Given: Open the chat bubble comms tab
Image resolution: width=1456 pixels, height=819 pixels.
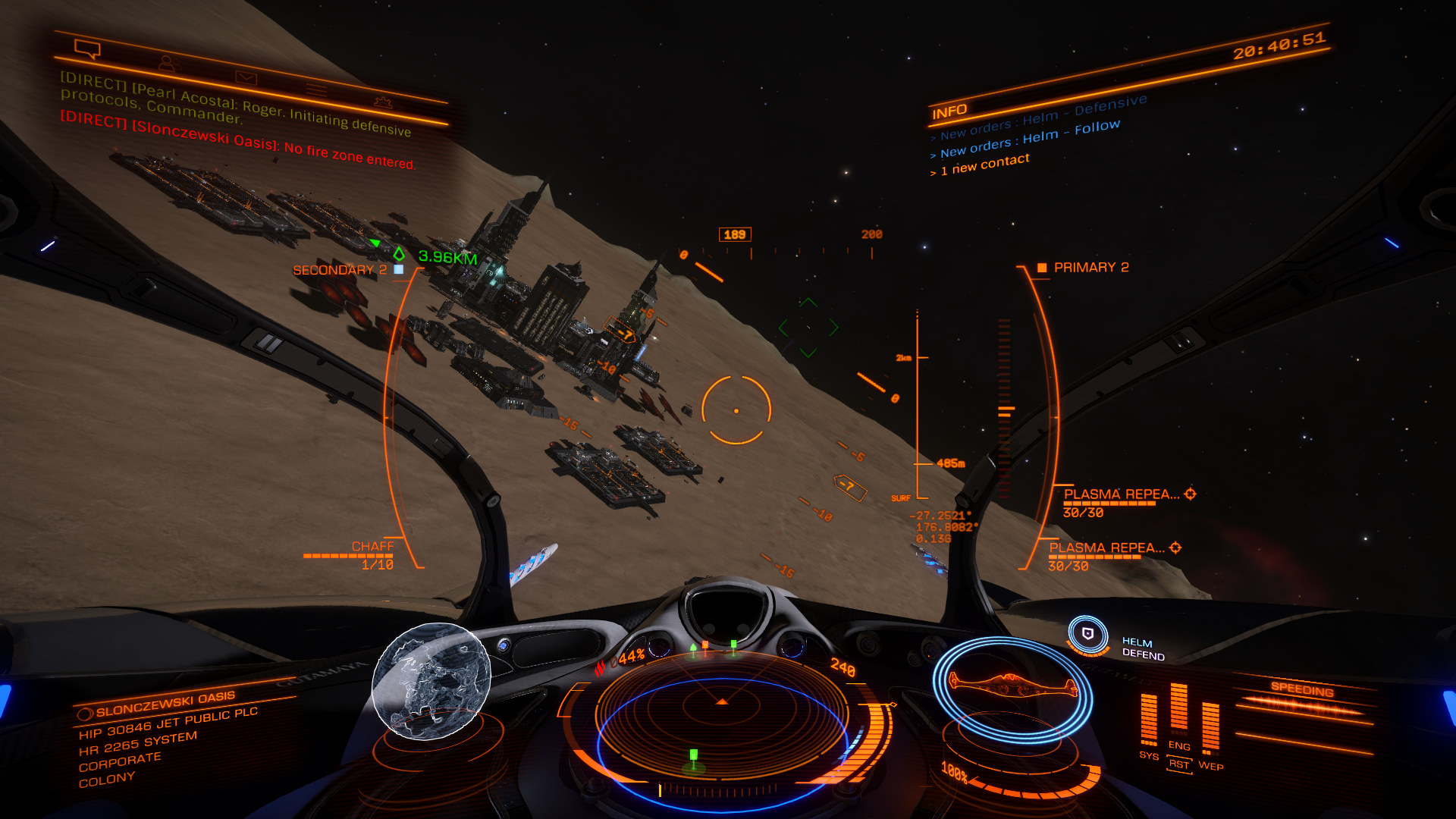Looking at the screenshot, I should 87,49.
